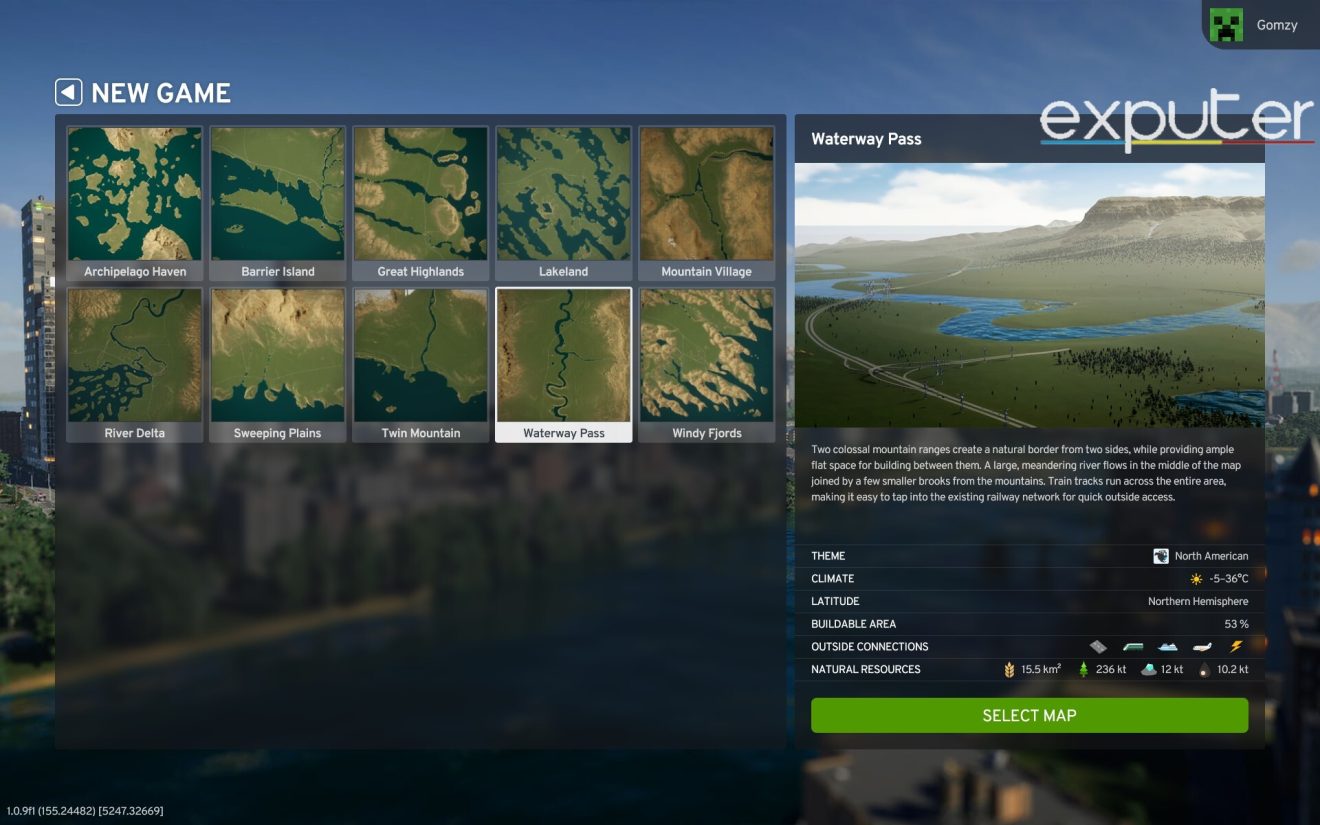Click the forest resource tree icon
The height and width of the screenshot is (825, 1320).
click(1083, 668)
